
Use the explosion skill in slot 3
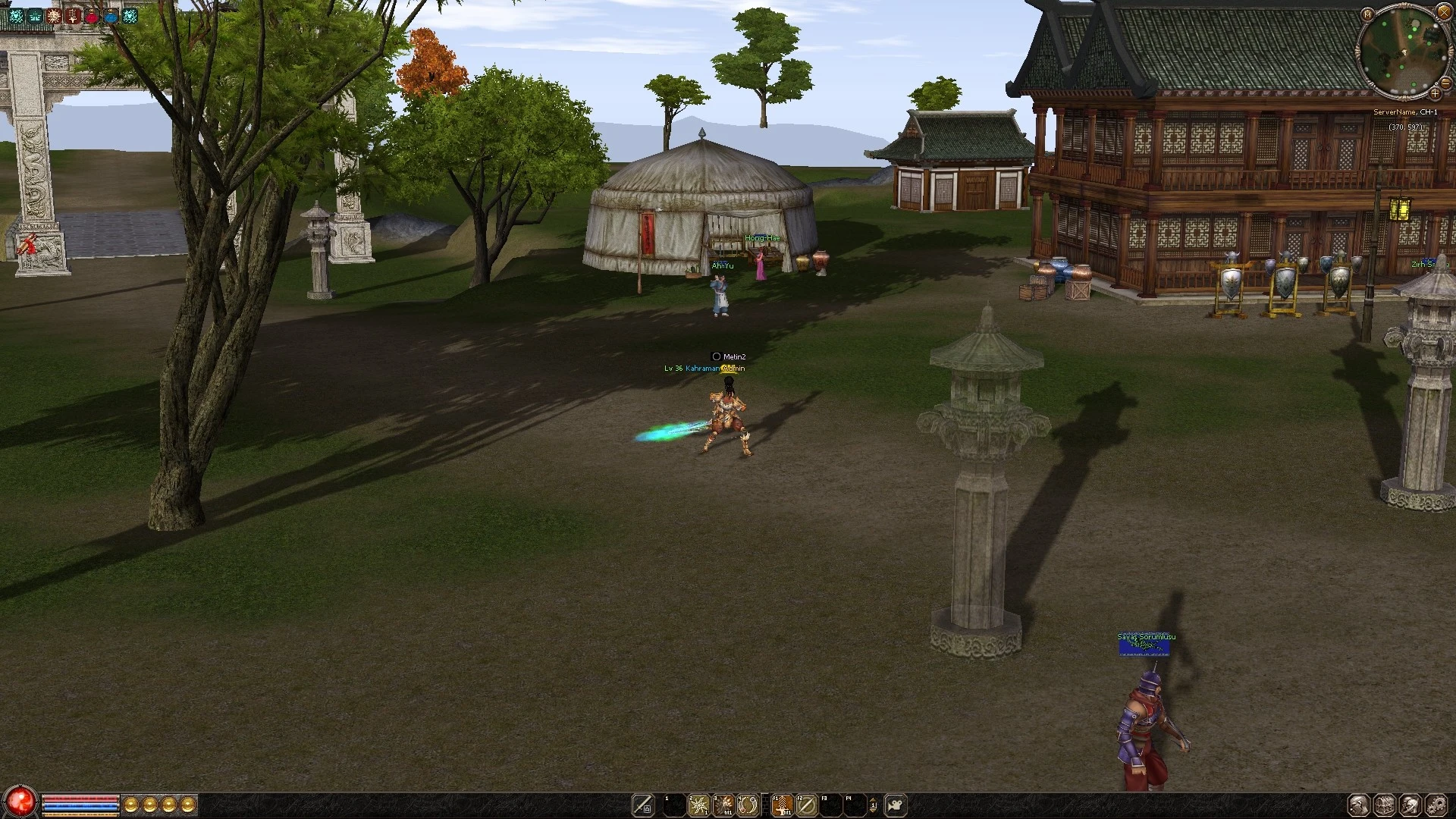tap(723, 805)
